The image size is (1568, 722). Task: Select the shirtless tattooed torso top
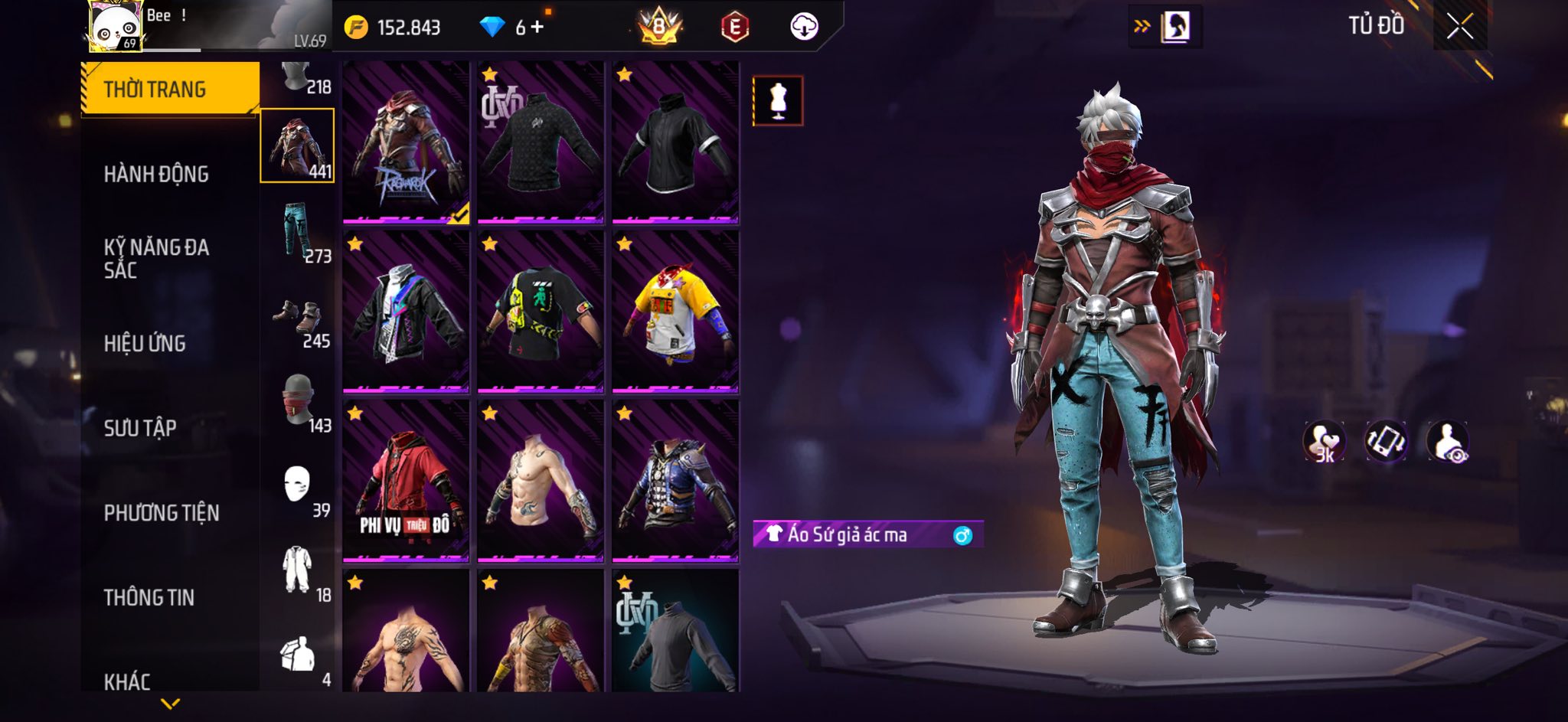[540, 480]
